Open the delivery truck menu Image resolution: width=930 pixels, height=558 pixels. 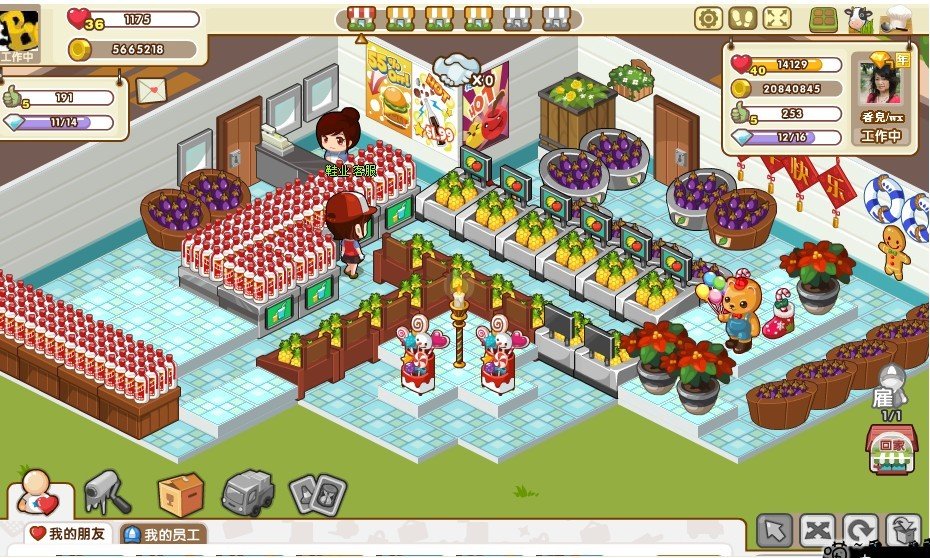(247, 493)
